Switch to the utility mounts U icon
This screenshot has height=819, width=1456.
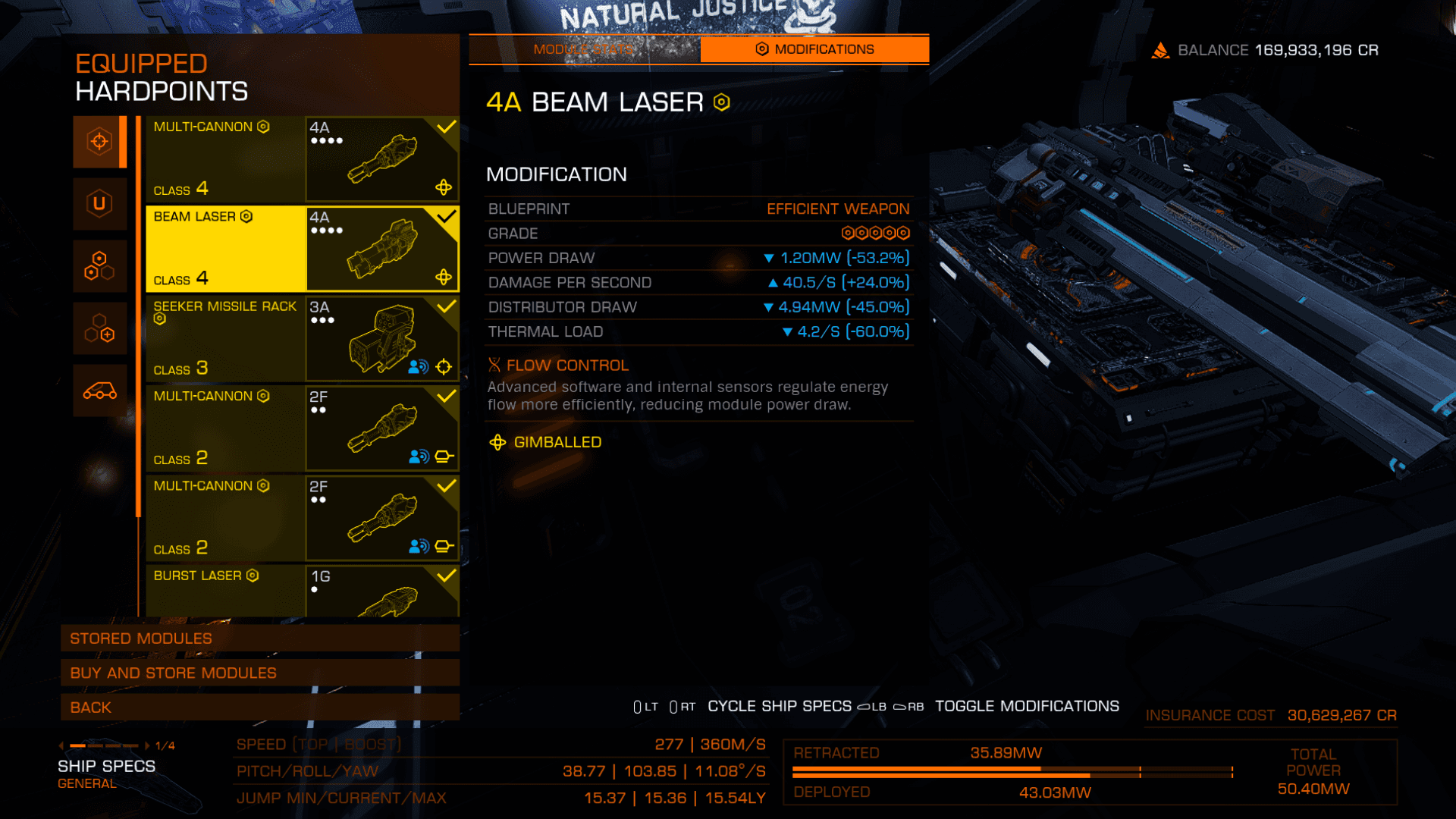[x=99, y=203]
